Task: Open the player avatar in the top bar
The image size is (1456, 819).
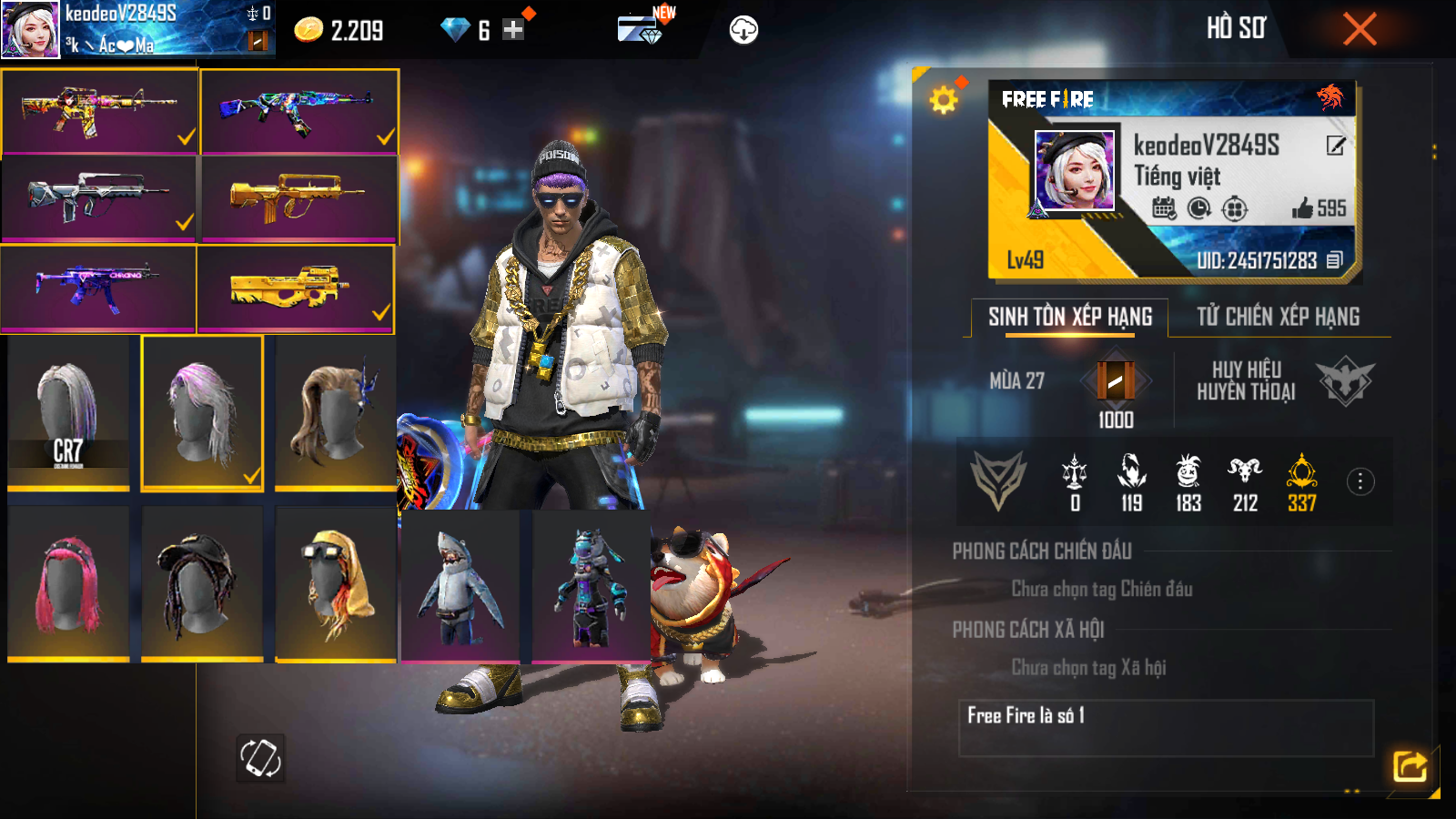Action: [30, 29]
